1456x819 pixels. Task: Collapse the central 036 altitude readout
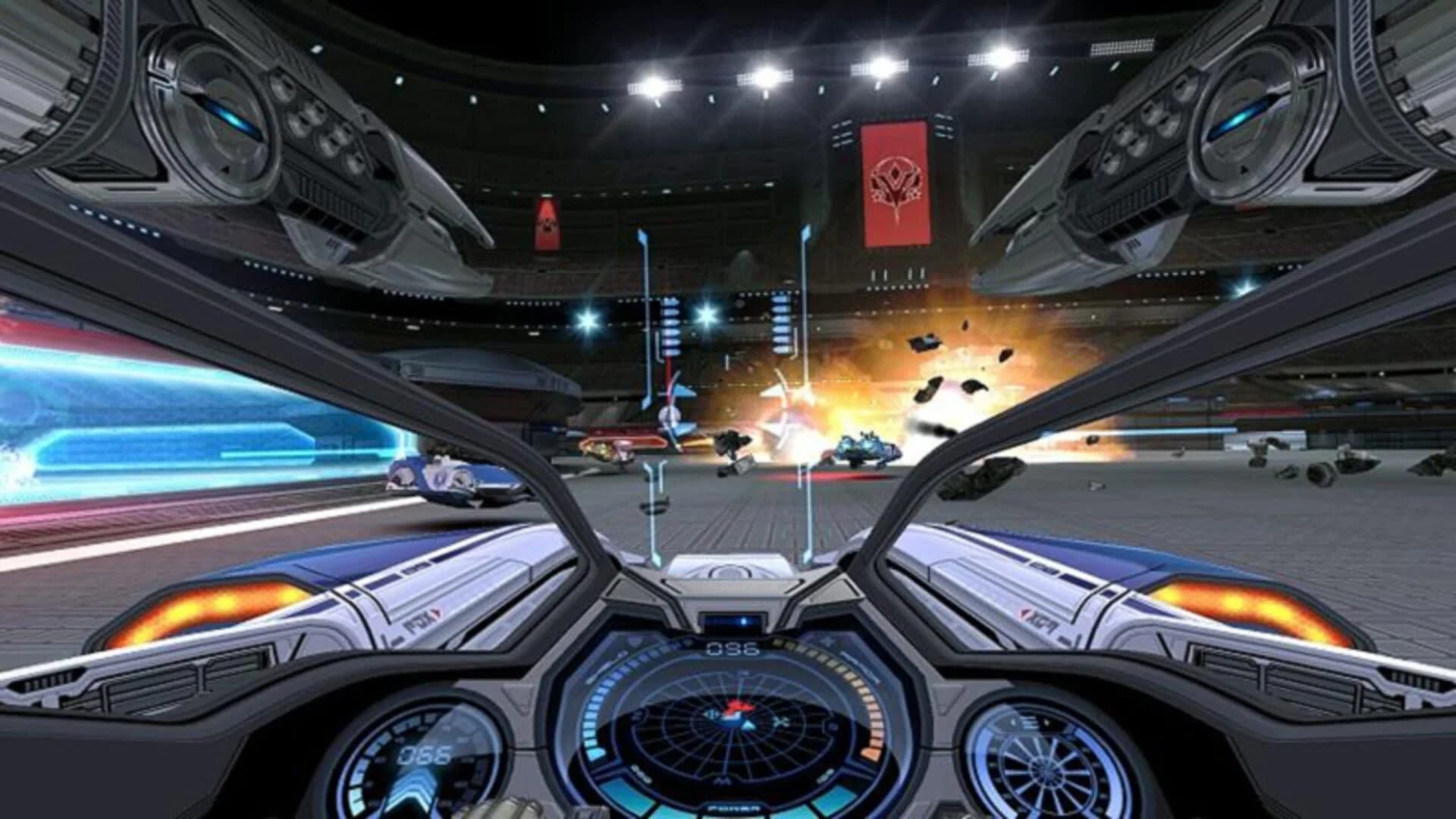[733, 649]
